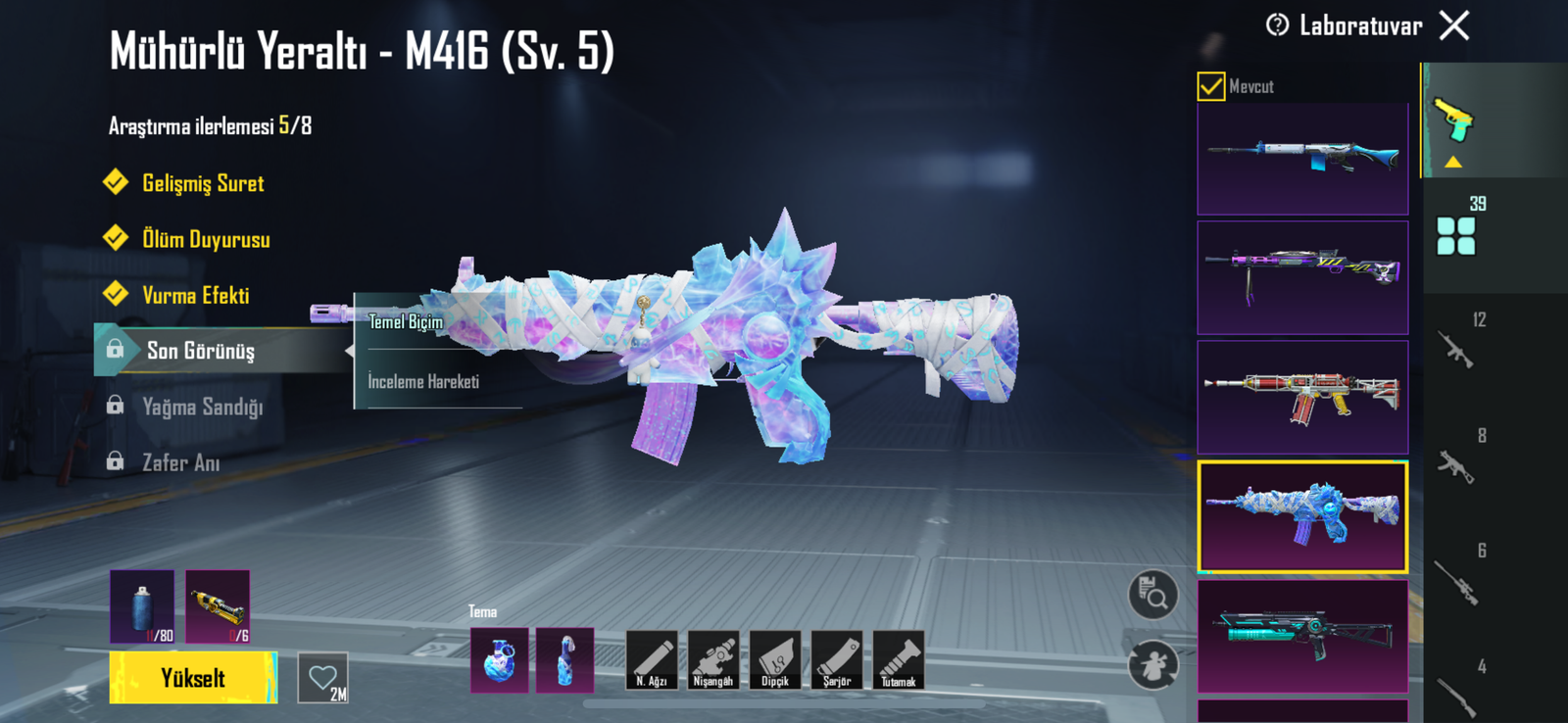Viewport: 1568px width, 723px height.
Task: Tap the yellow Yükselt button
Action: tap(193, 678)
